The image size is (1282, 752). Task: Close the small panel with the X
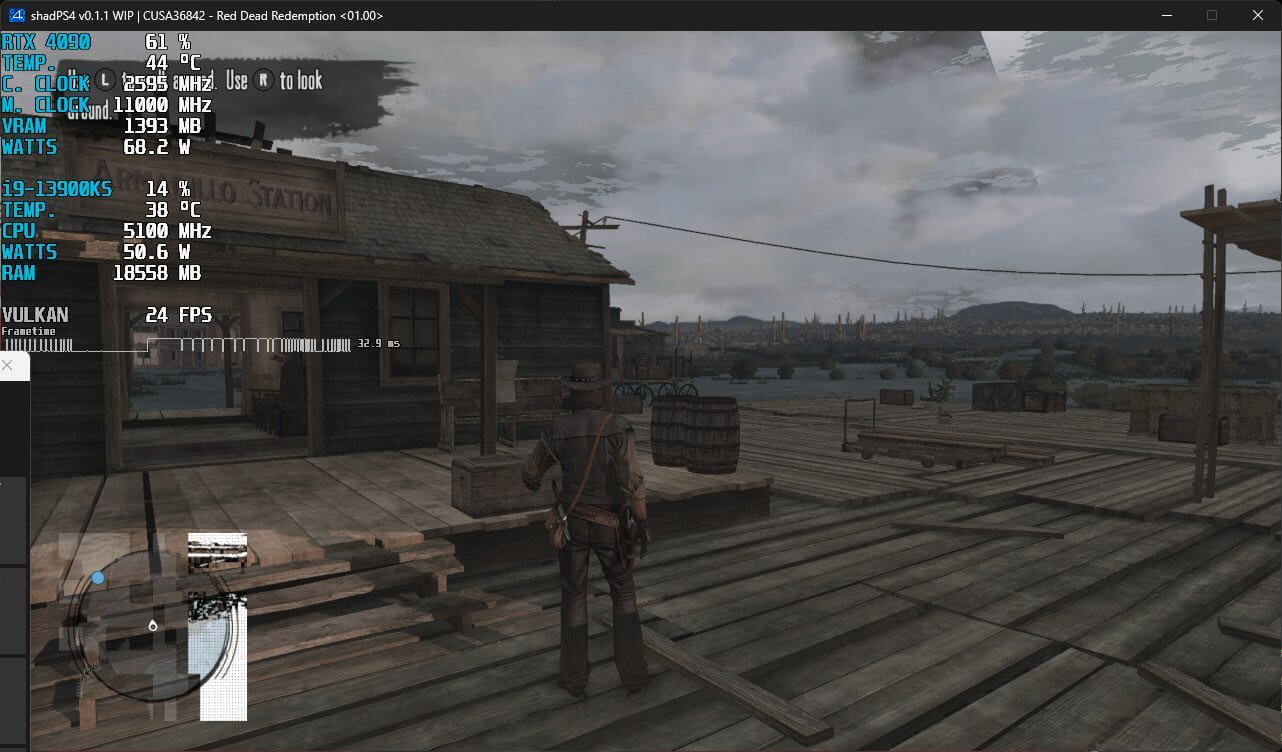pos(7,366)
